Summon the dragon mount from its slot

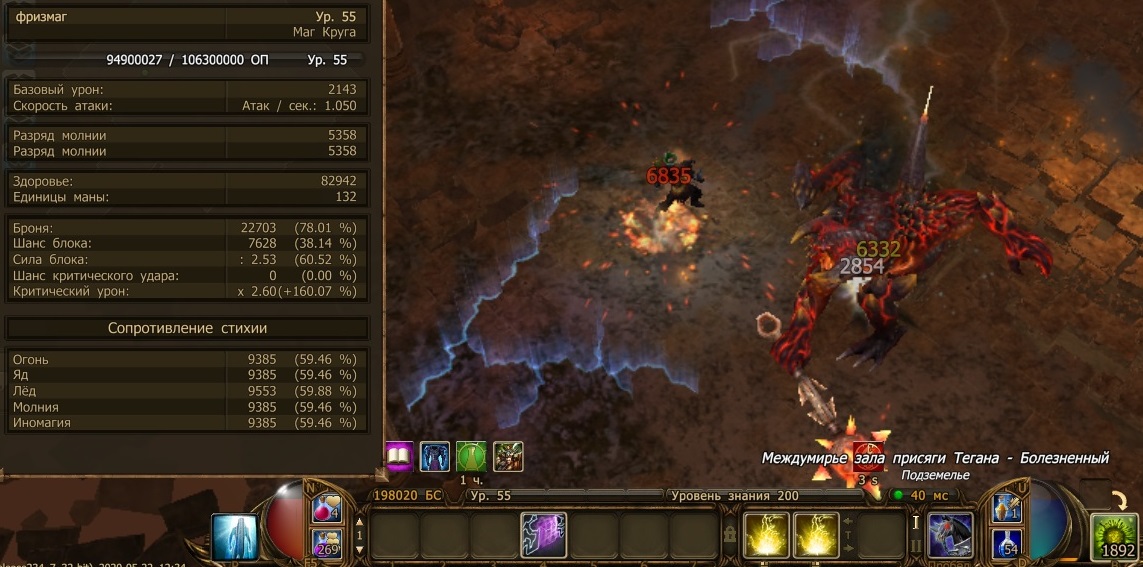click(950, 536)
